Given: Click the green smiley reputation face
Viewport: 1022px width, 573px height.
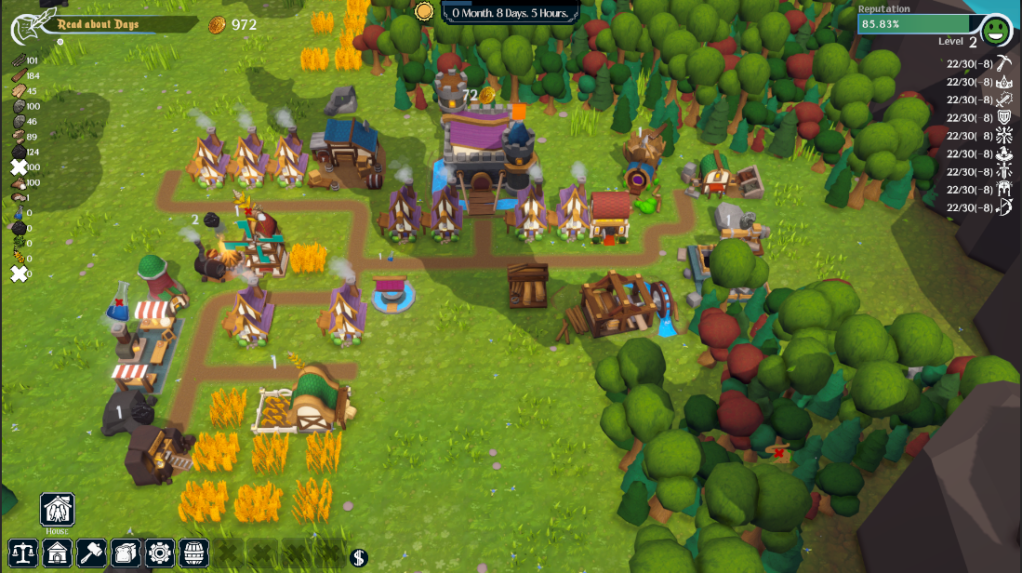Looking at the screenshot, I should (x=995, y=30).
